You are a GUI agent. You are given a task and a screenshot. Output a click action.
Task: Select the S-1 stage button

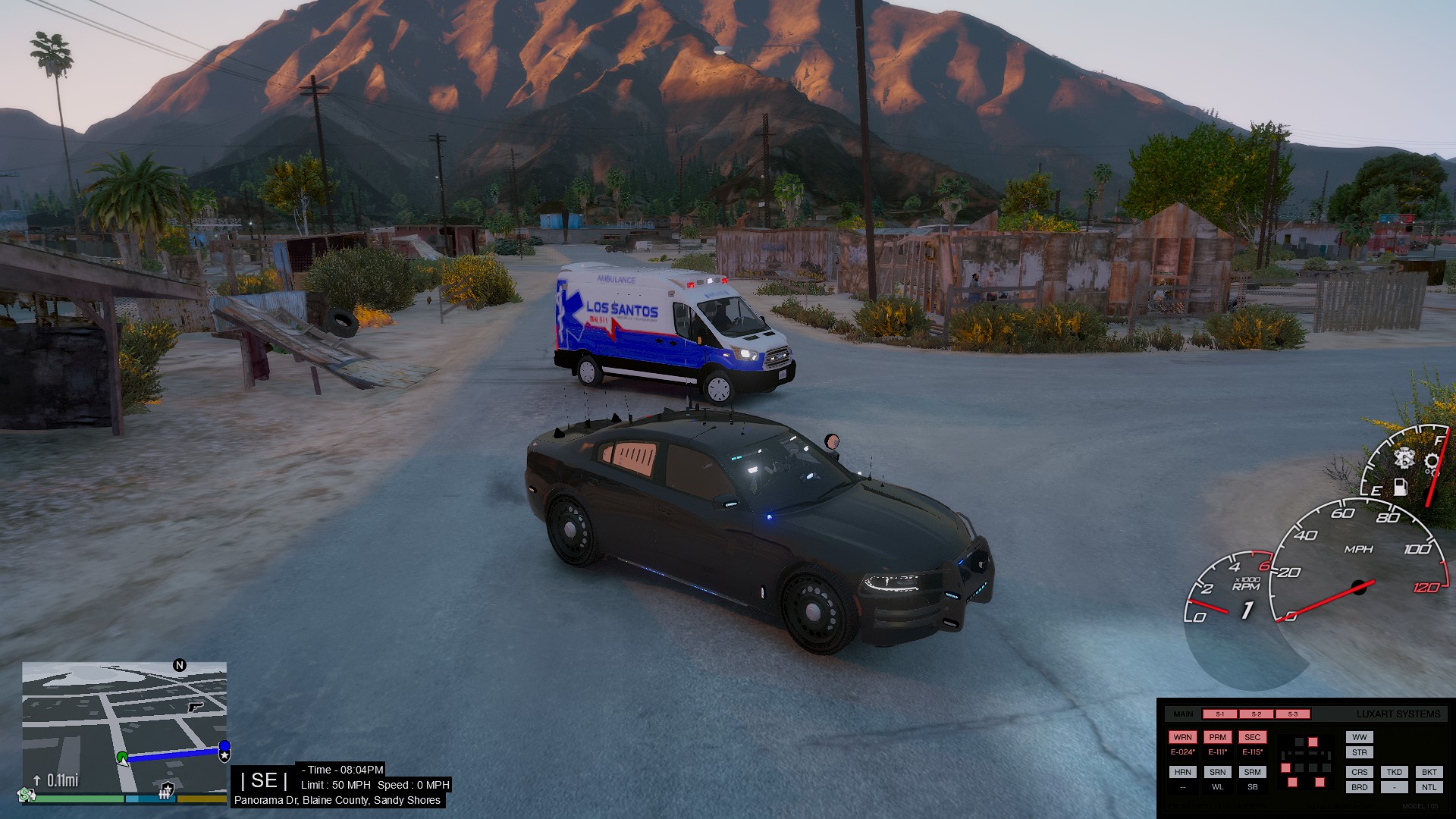click(x=1219, y=714)
